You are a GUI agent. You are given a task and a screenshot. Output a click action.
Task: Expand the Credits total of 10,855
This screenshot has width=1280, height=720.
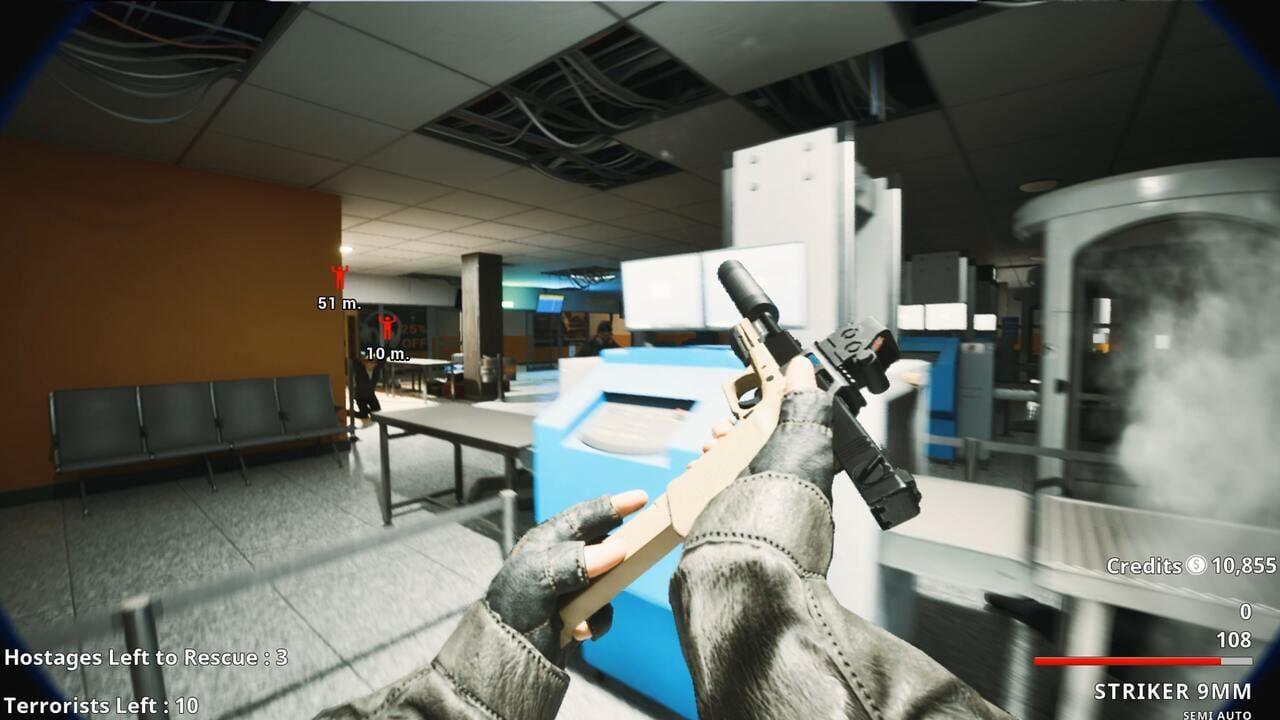click(x=1245, y=565)
